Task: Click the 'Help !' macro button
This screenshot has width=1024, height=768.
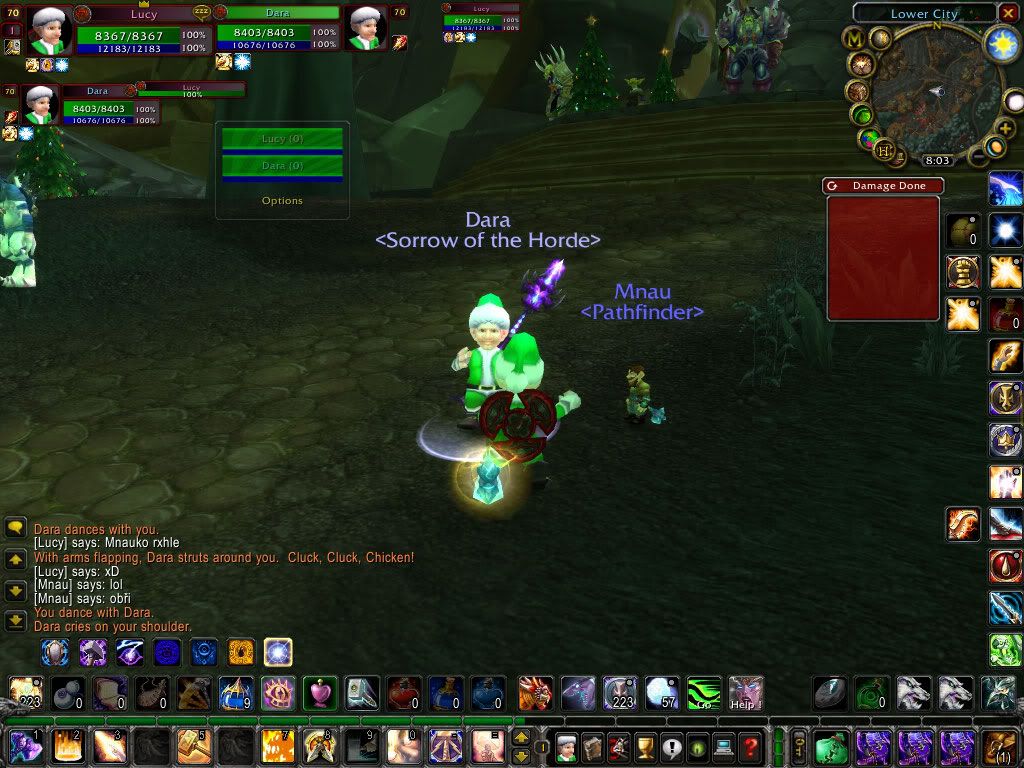Action: (x=746, y=692)
